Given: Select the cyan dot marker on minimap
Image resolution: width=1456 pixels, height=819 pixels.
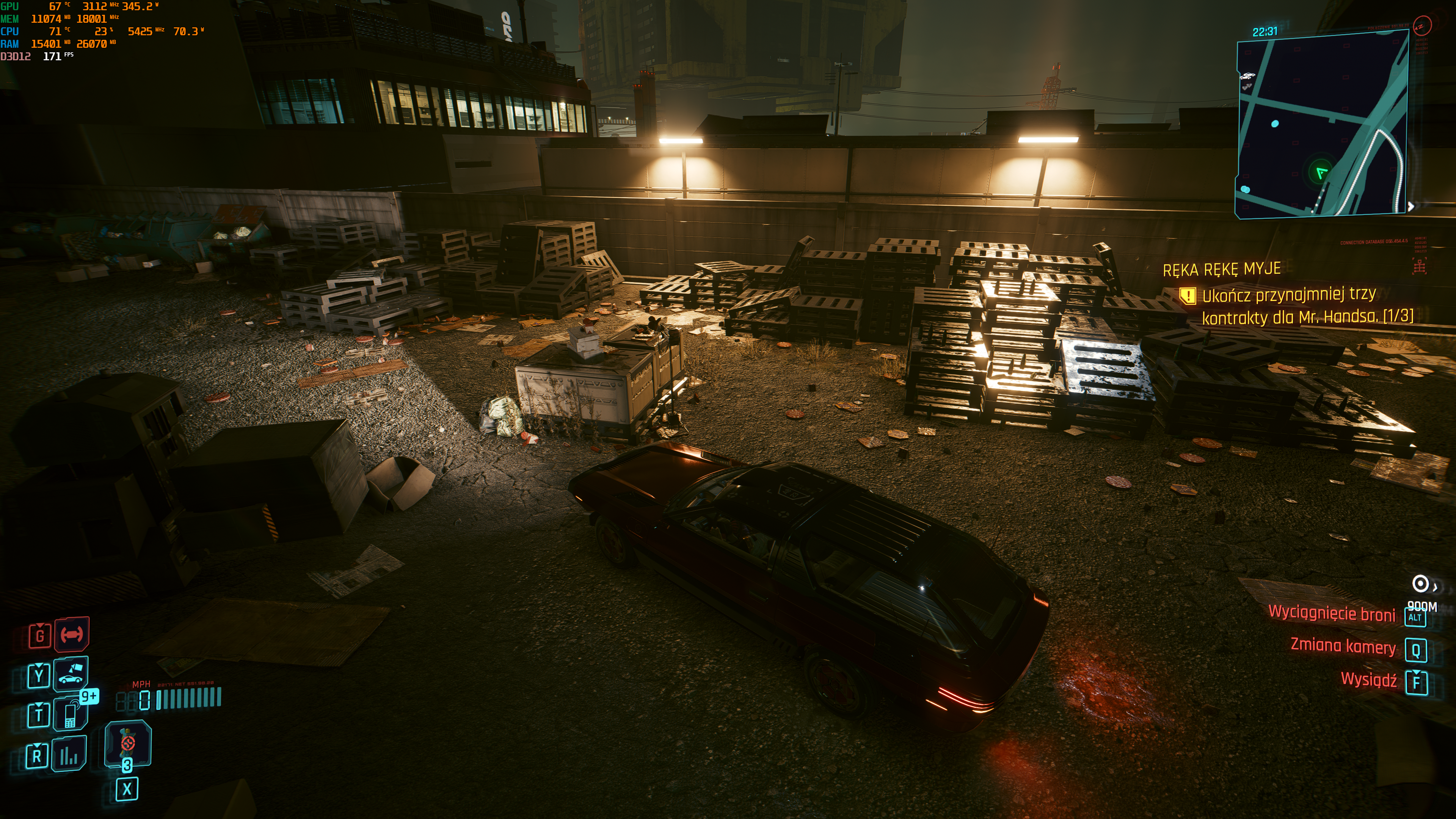Looking at the screenshot, I should coord(1274,123).
